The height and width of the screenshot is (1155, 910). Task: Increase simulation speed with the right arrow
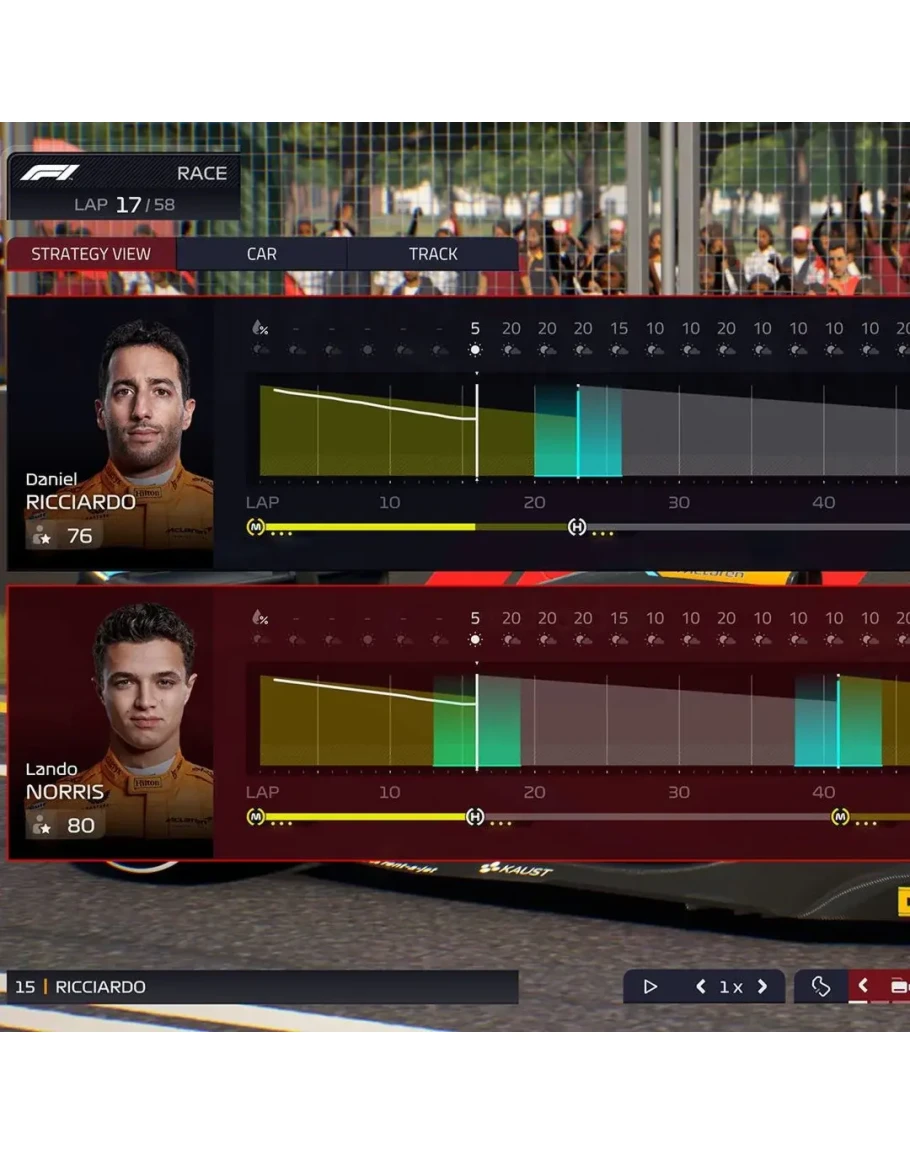tap(762, 987)
